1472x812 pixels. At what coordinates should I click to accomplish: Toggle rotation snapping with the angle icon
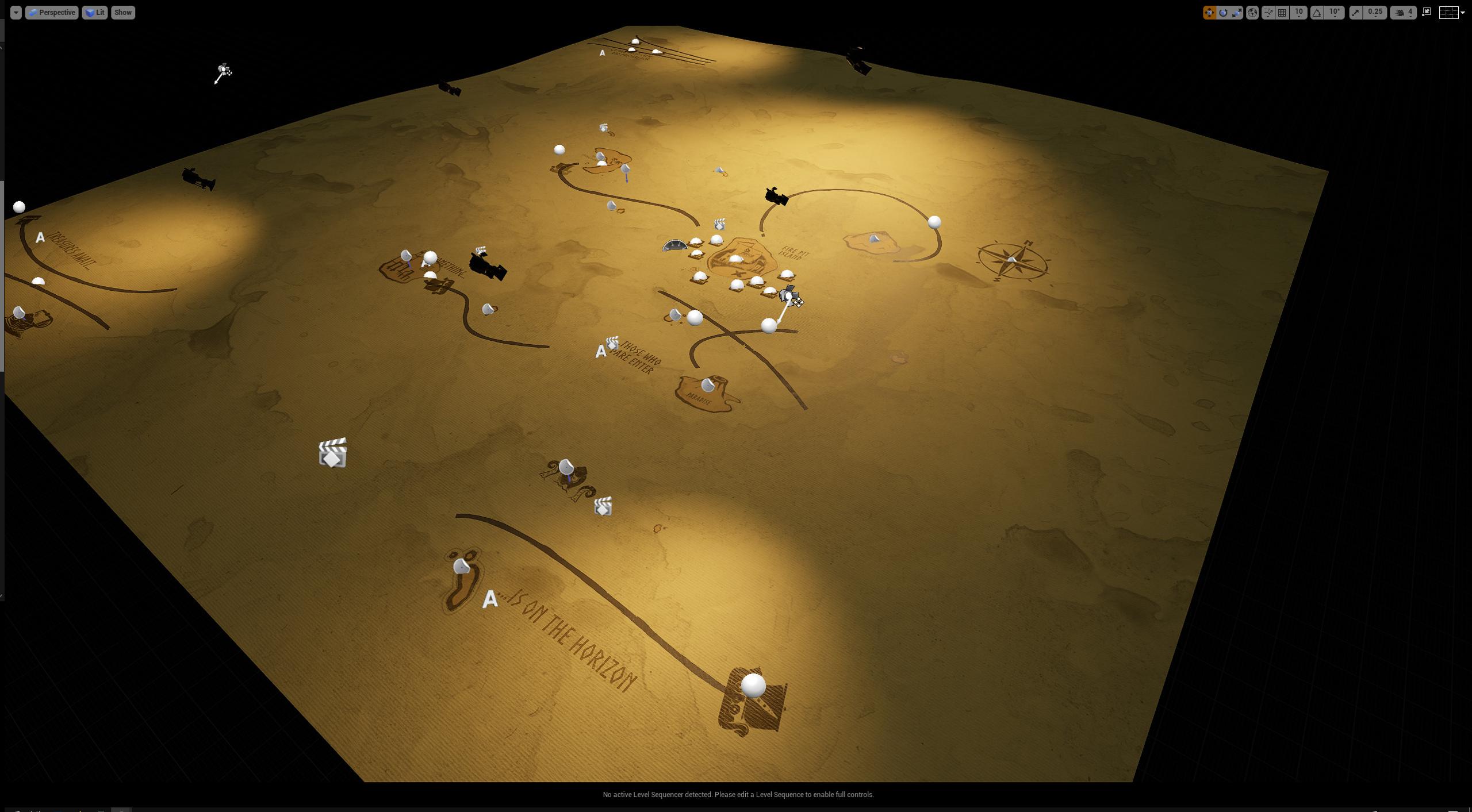[1317, 13]
